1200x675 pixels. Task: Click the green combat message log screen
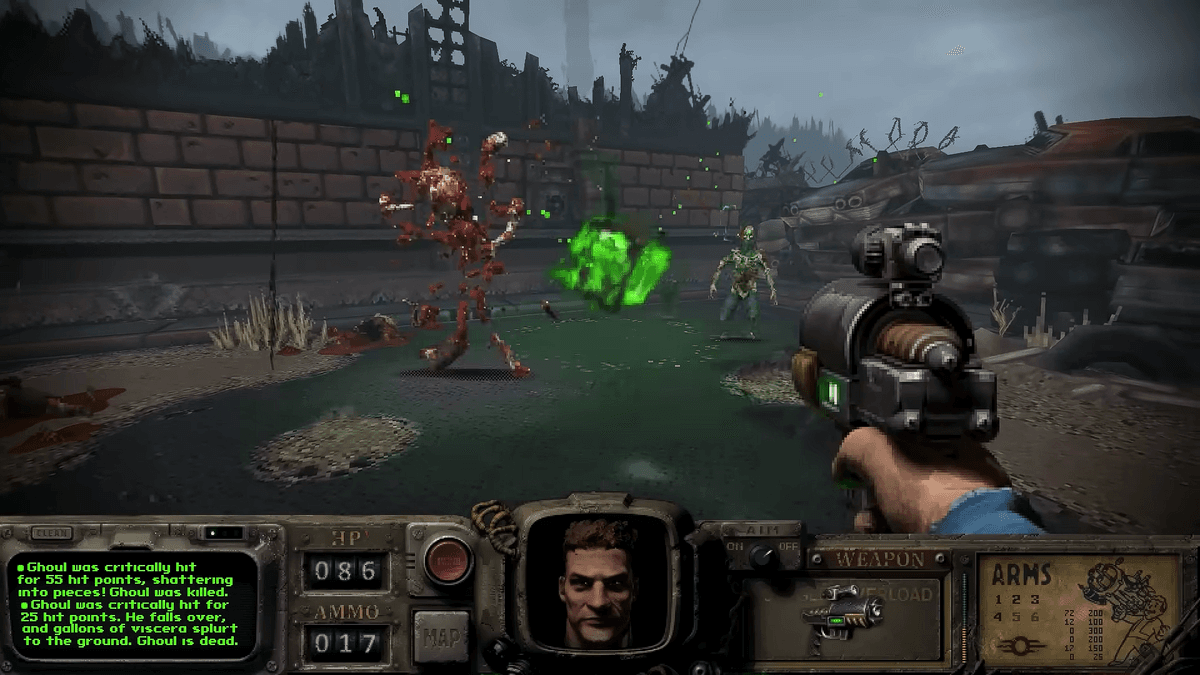130,605
